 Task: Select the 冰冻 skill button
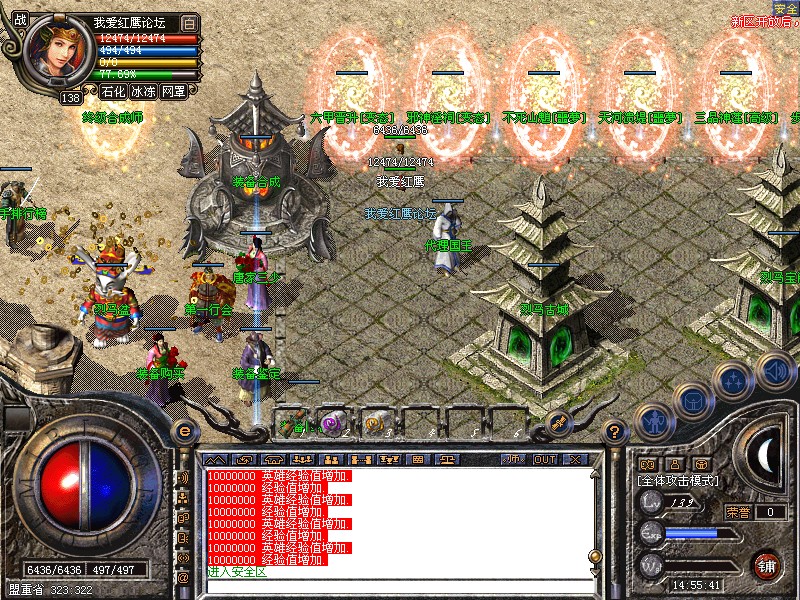click(x=143, y=92)
